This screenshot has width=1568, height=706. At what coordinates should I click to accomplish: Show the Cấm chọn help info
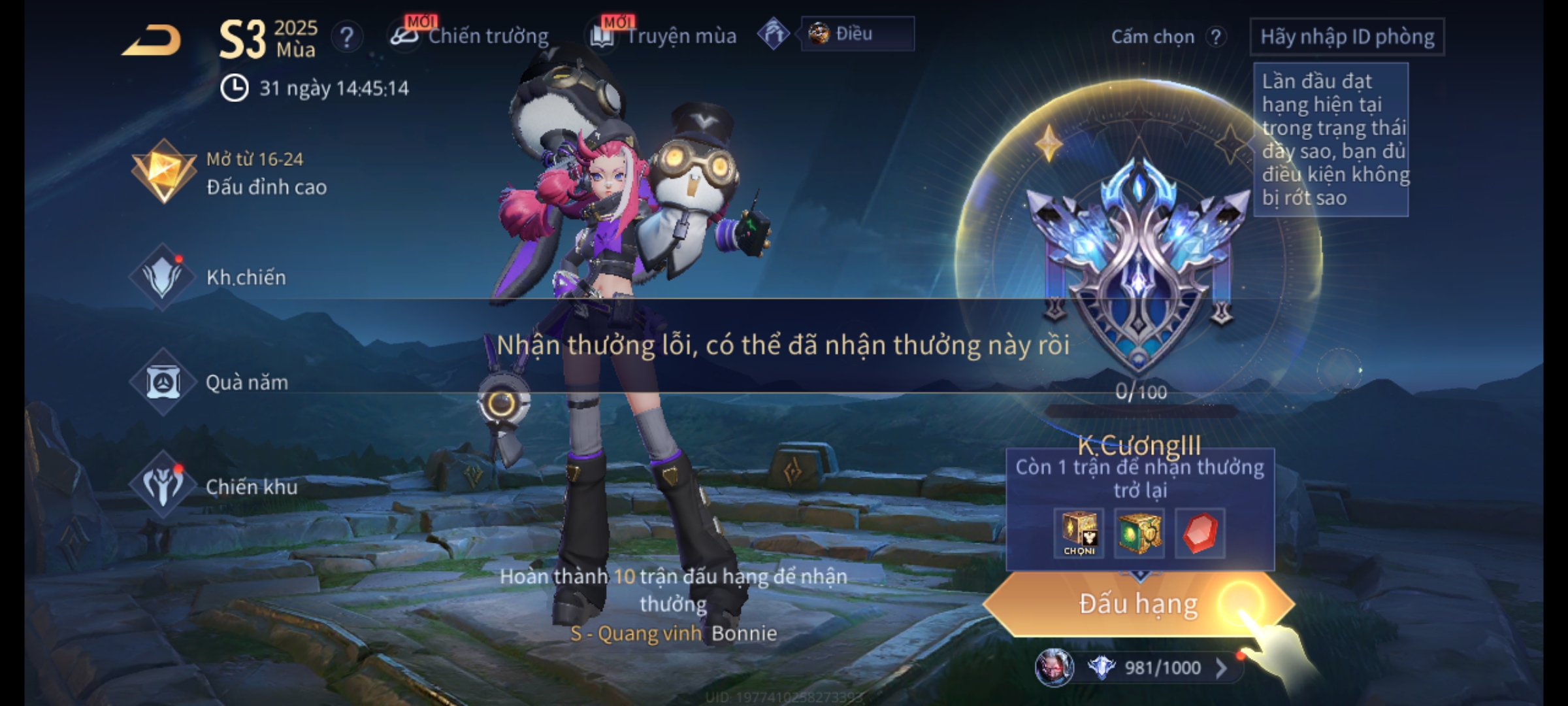(x=1216, y=37)
